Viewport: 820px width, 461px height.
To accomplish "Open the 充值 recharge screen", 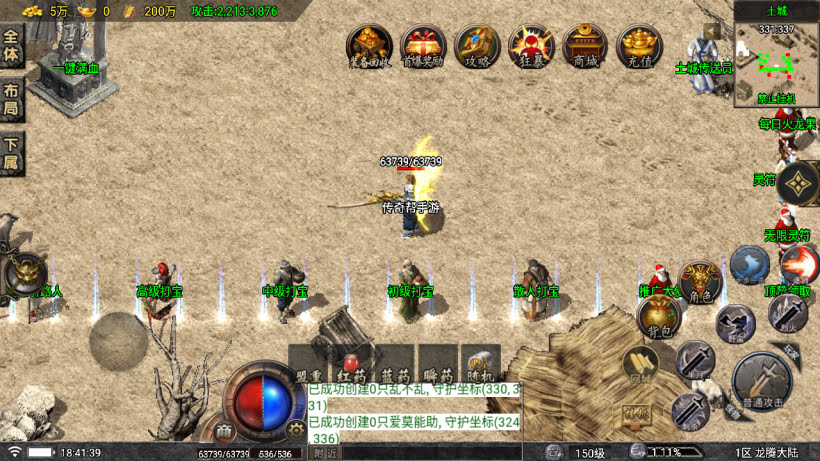I will coord(639,45).
